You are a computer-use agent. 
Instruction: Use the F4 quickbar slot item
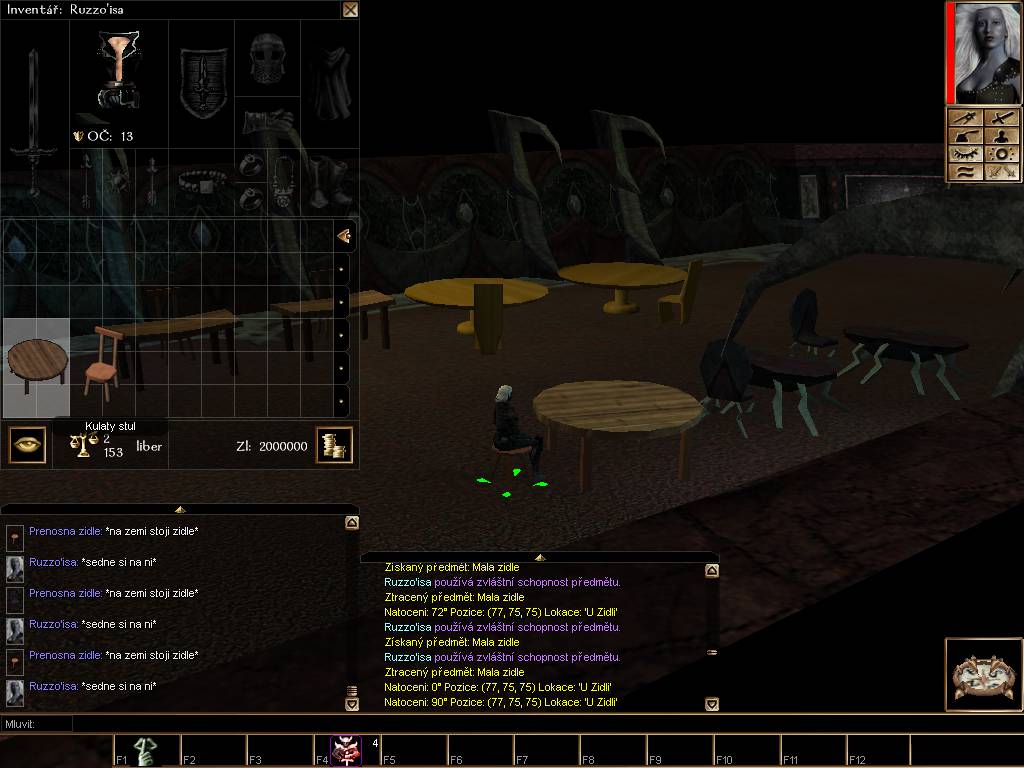348,751
